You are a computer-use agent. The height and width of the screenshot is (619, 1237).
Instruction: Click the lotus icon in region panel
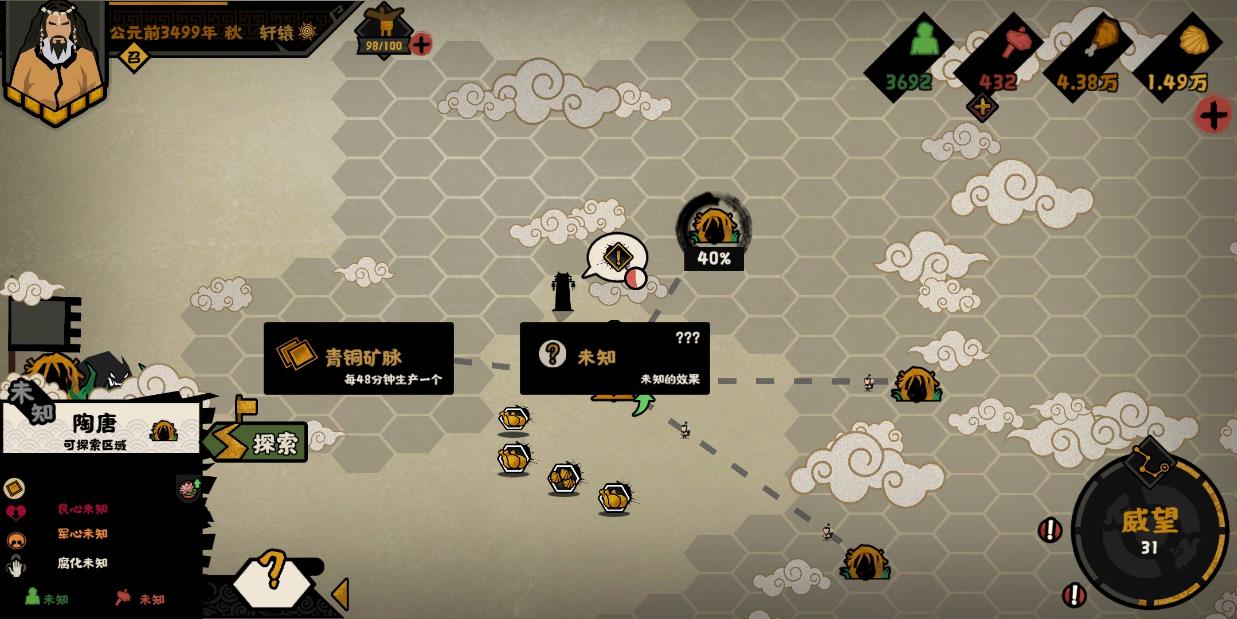tap(188, 487)
